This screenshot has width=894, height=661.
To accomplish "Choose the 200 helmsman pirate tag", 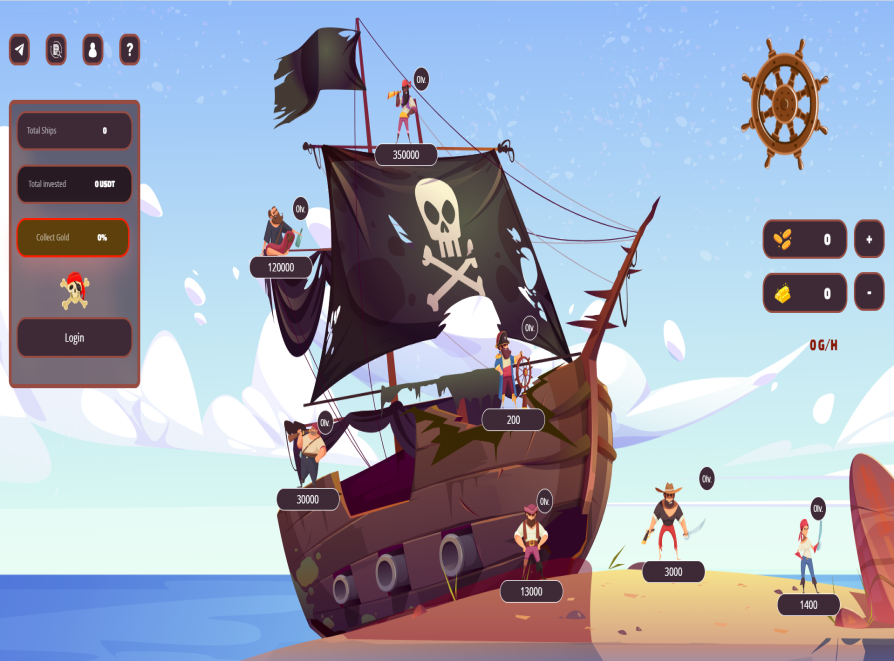I will click(513, 420).
